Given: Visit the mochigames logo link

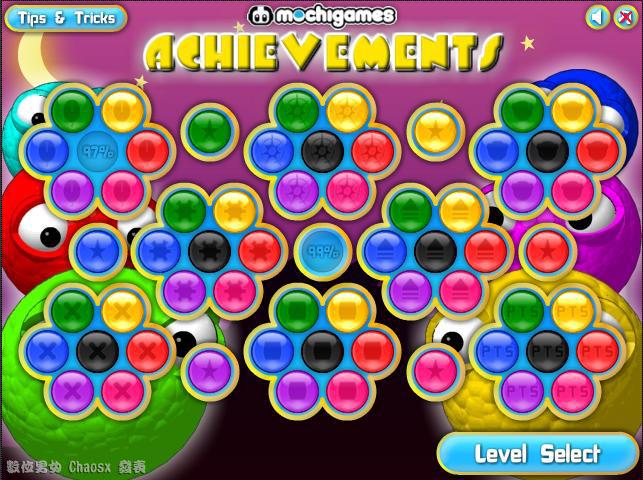Looking at the screenshot, I should coord(321,15).
